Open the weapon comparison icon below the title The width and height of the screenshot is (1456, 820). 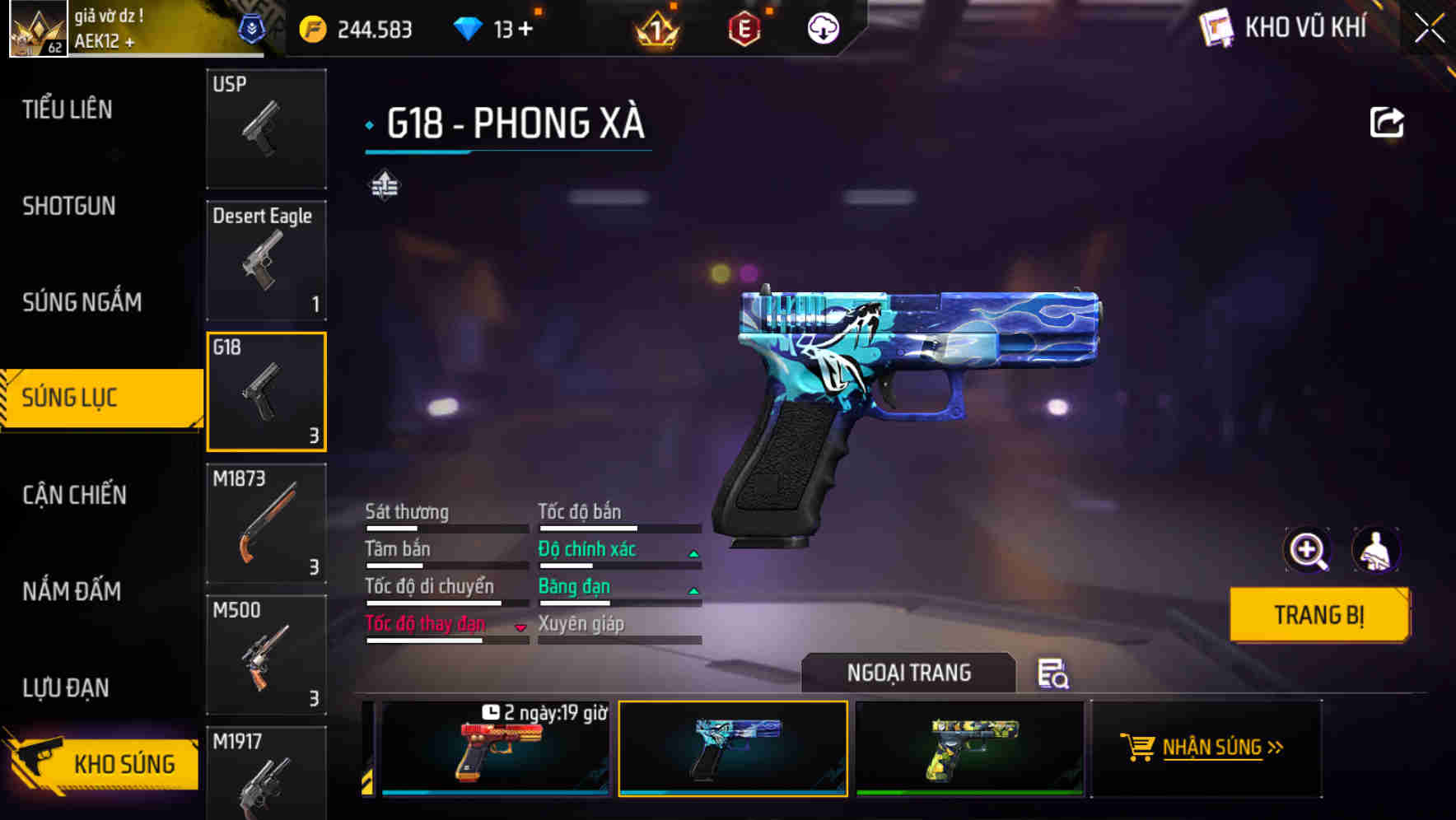tap(384, 188)
